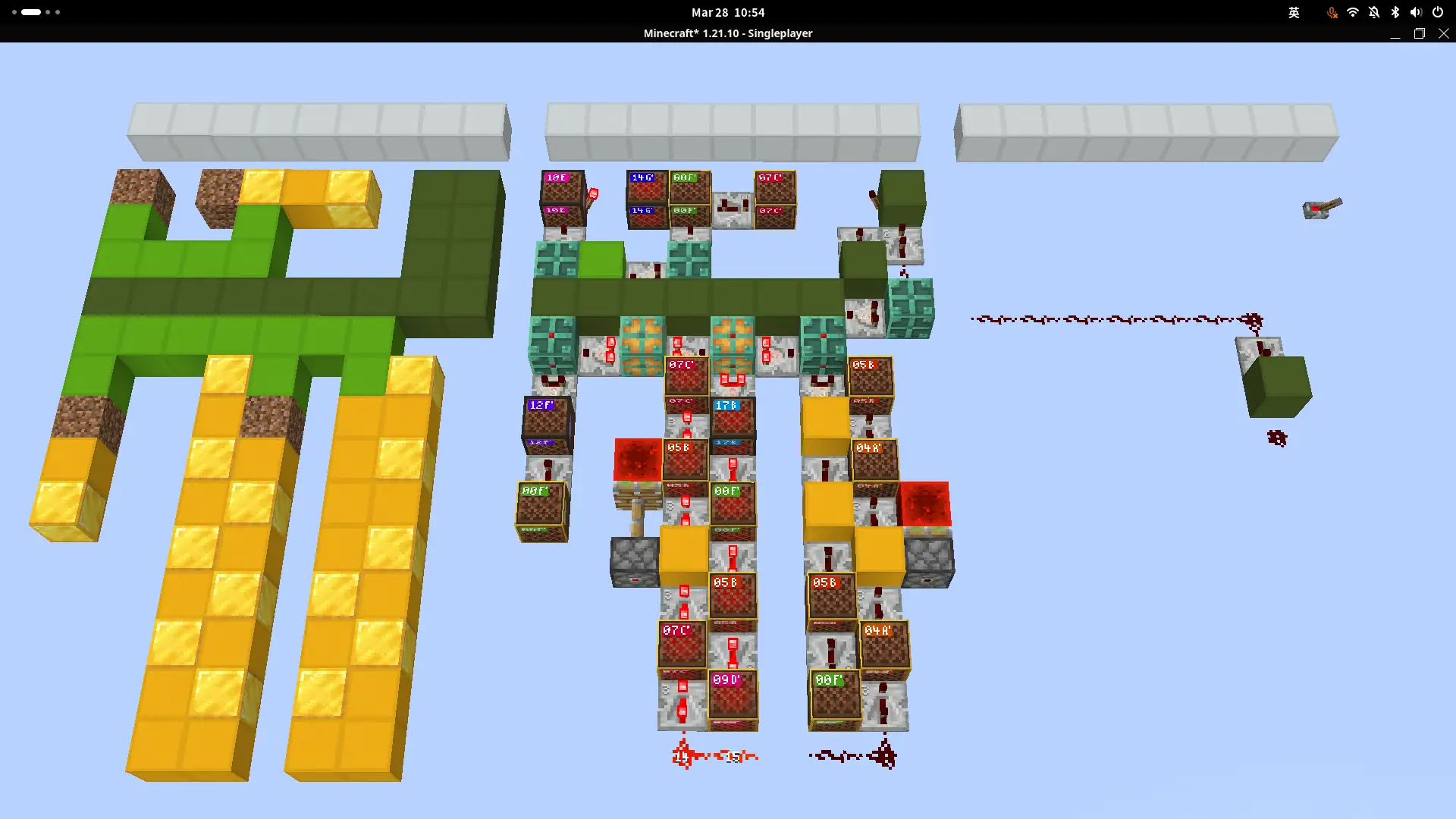The height and width of the screenshot is (819, 1456).
Task: Open the input method menu labeled 英
Action: 1294,13
